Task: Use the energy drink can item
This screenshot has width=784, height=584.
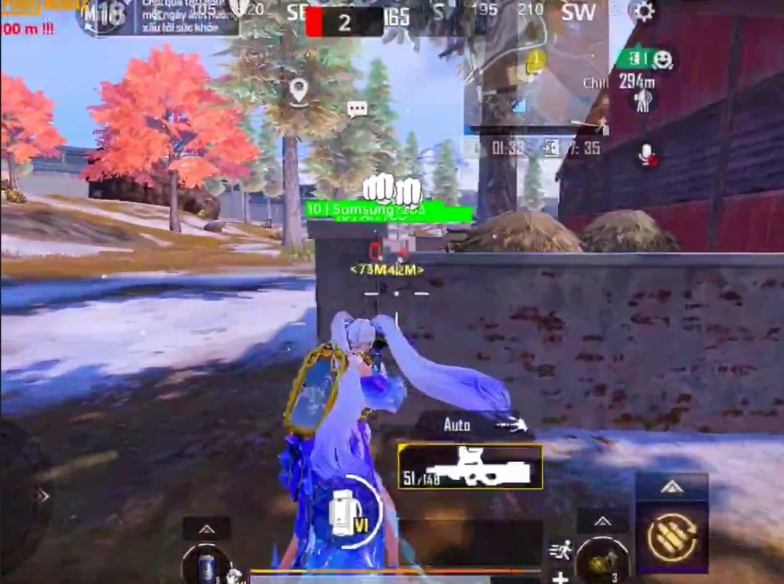Action: pyautogui.click(x=205, y=564)
